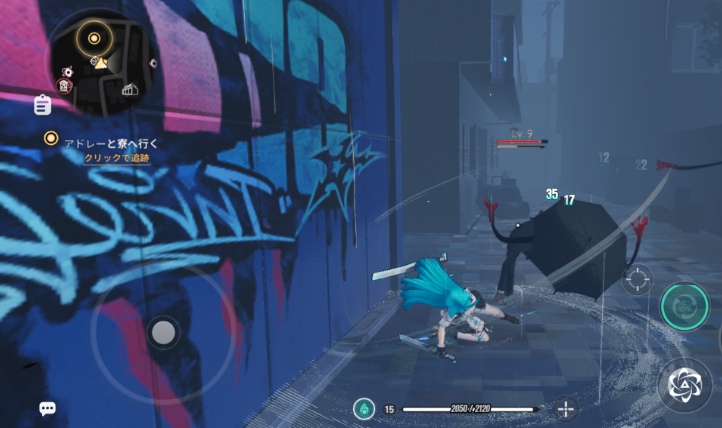The height and width of the screenshot is (428, 722).
Task: Tap the virtual joystick knob
Action: pos(164,332)
